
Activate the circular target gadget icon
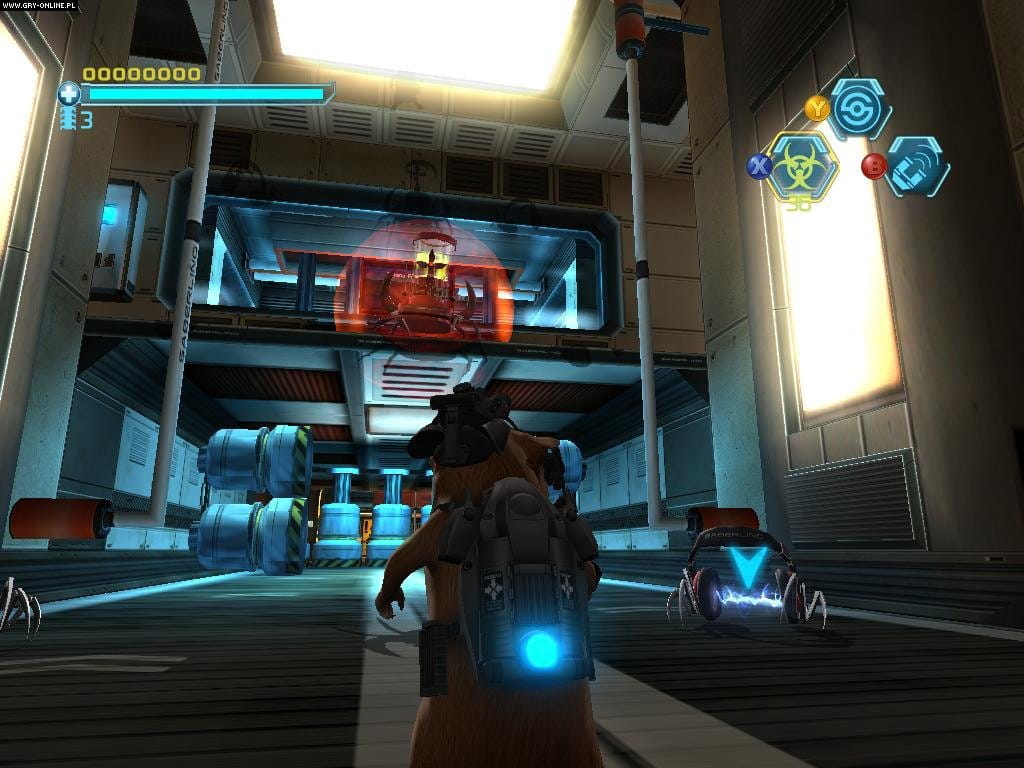pos(860,108)
